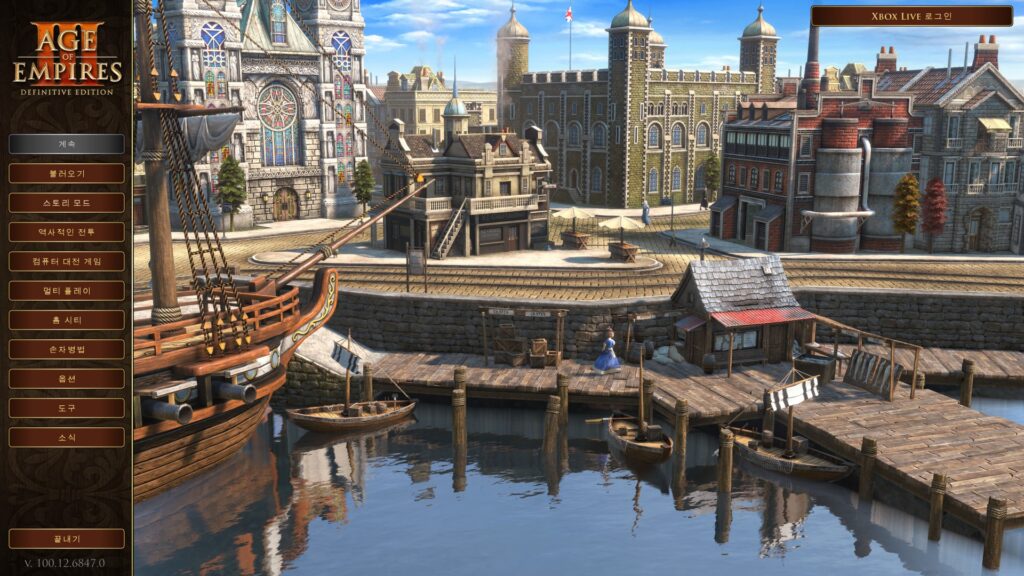This screenshot has width=1024, height=576.
Task: Enter 멀티 플레이 (Multiplayer)
Action: 67,290
